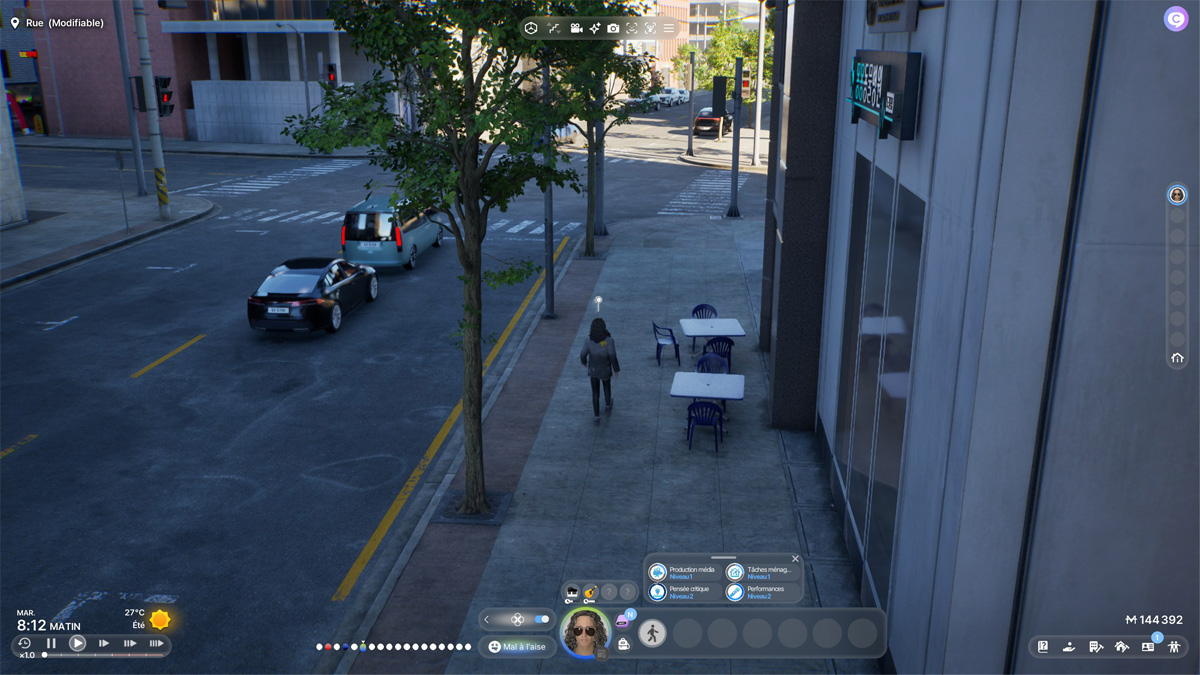1200x675 pixels.
Task: Open the home build mode
Action: click(1121, 647)
